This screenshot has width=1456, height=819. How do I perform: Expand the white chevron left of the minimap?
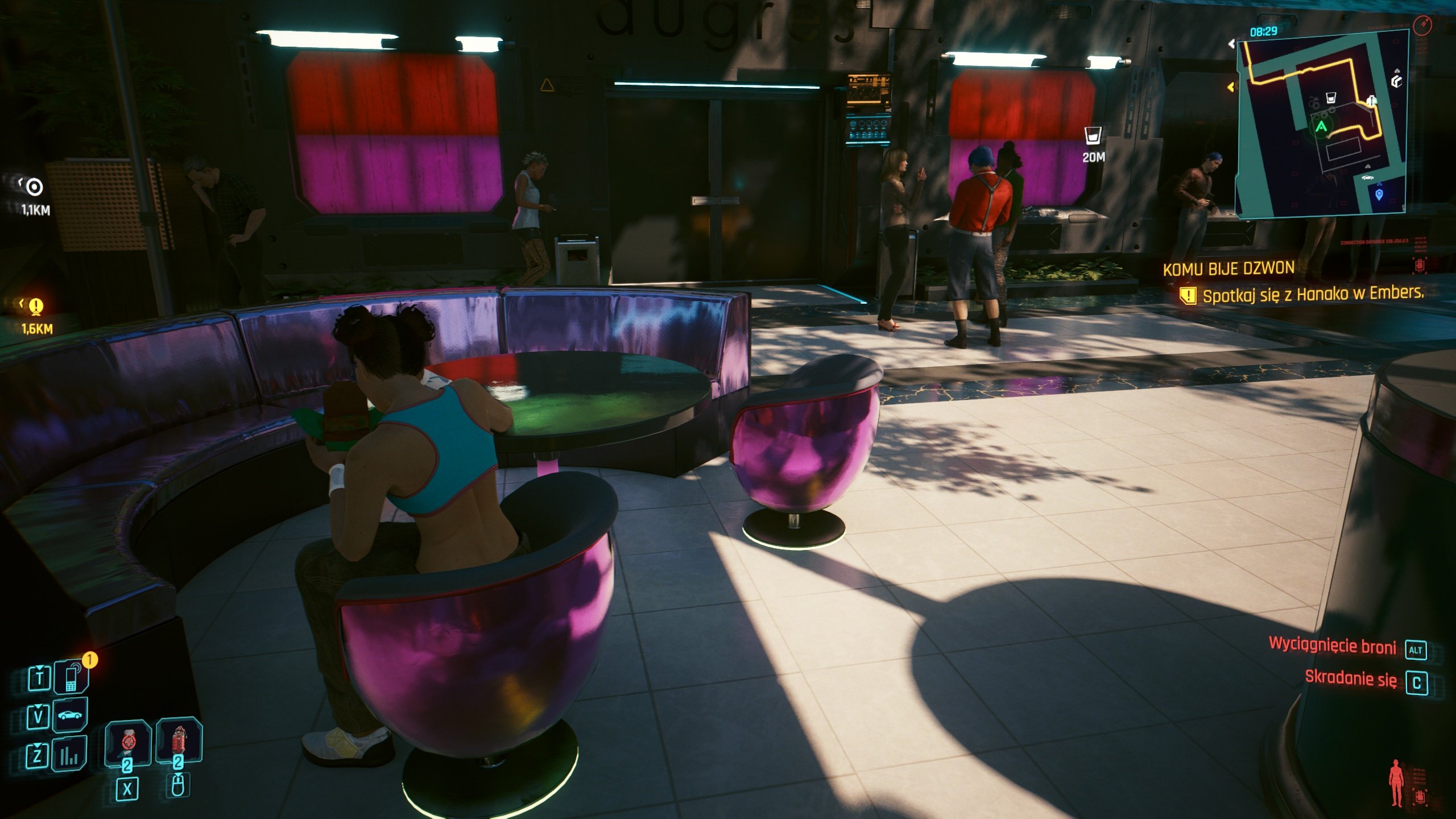coord(1231,44)
